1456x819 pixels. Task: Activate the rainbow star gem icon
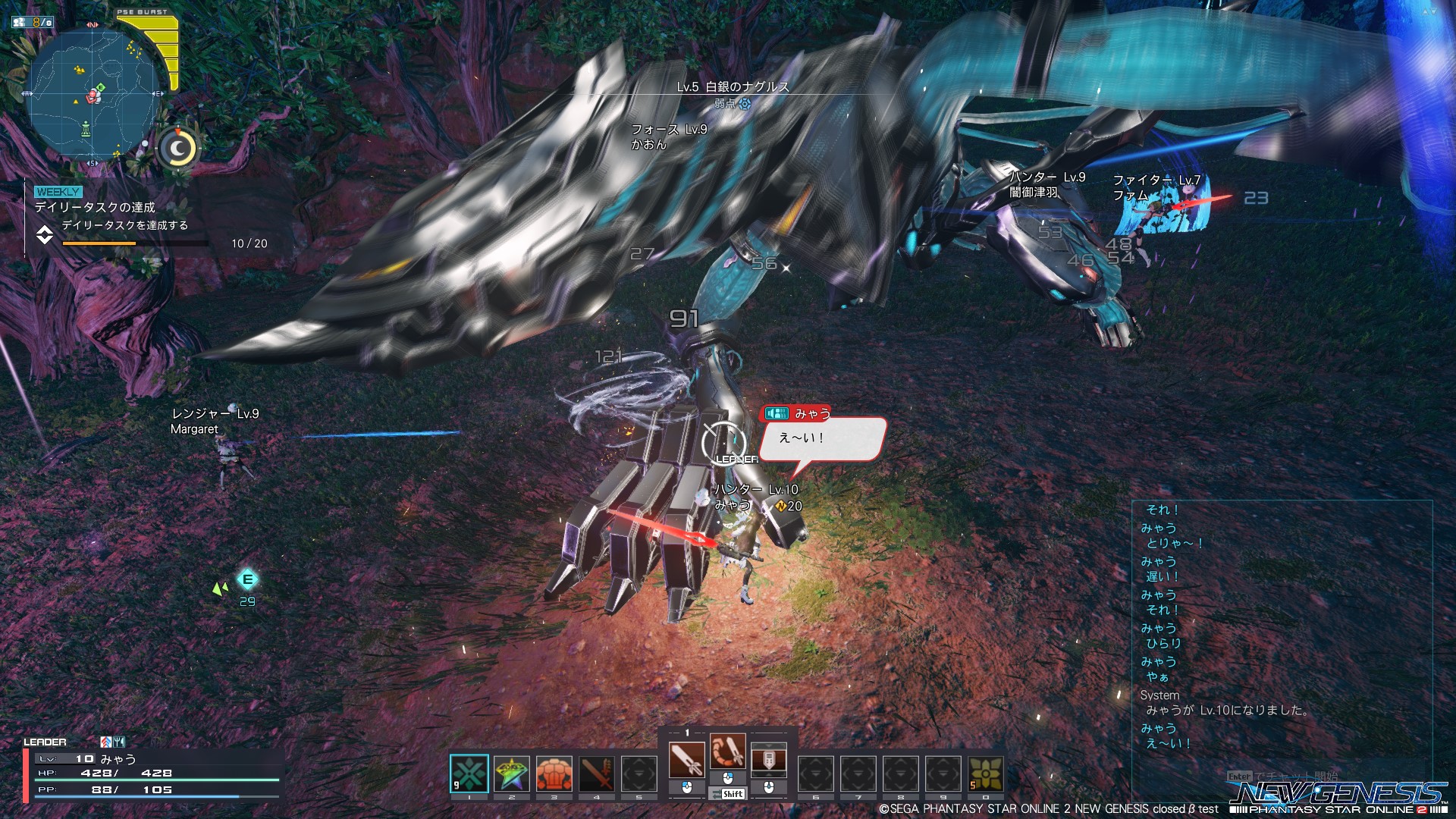click(511, 773)
